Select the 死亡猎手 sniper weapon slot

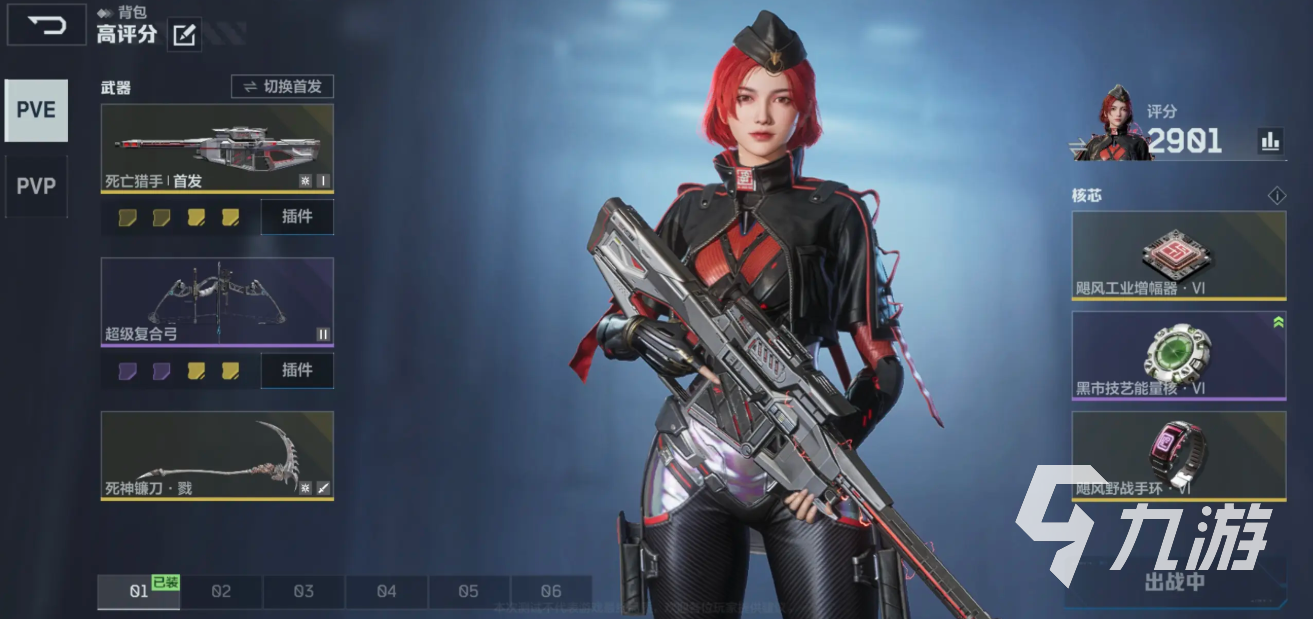point(217,148)
